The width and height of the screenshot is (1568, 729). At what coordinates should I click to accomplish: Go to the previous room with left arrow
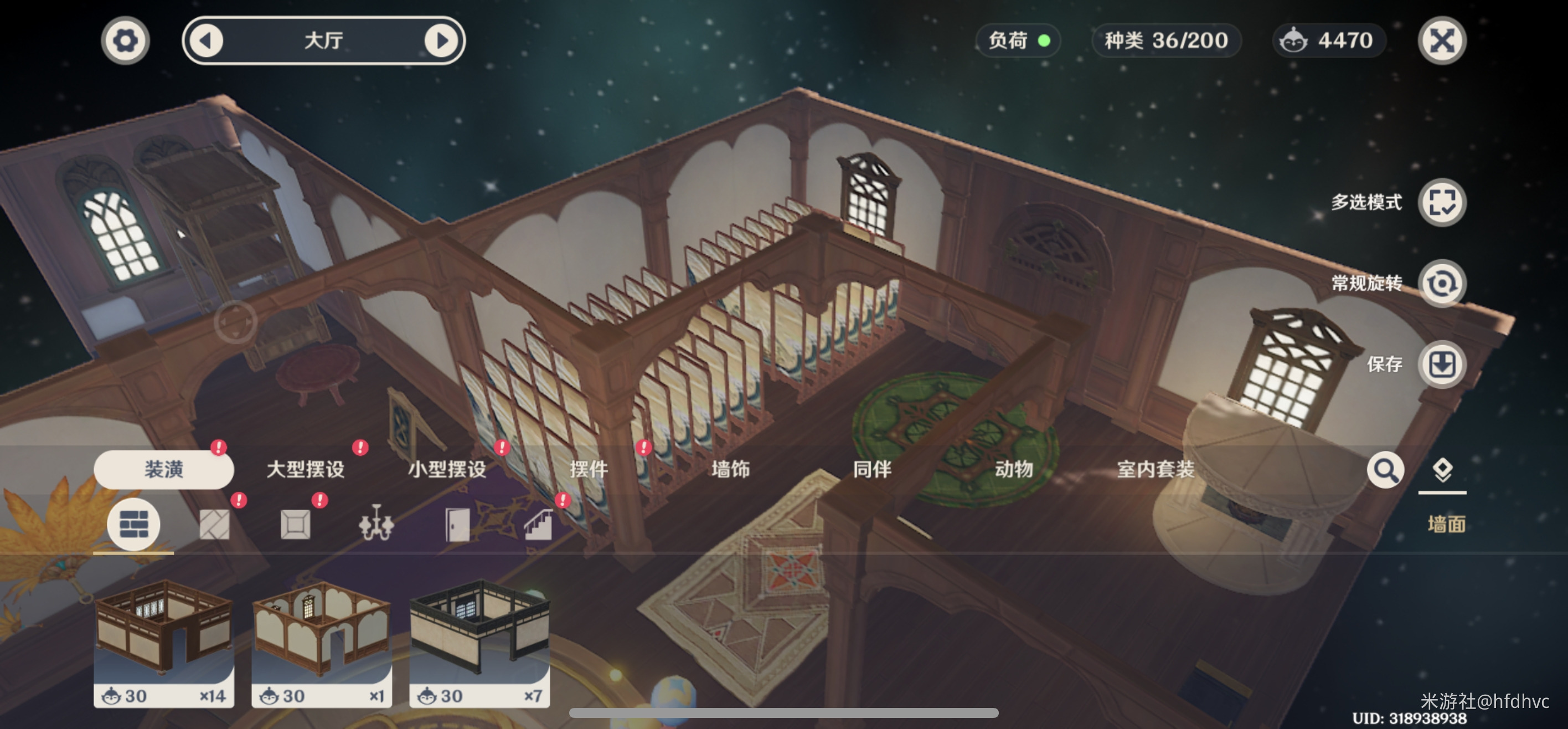click(207, 41)
